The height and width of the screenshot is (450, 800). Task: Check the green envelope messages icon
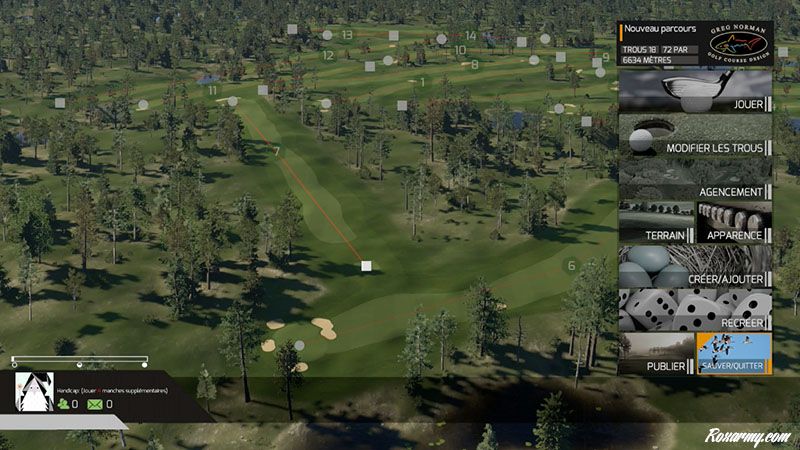coord(95,404)
